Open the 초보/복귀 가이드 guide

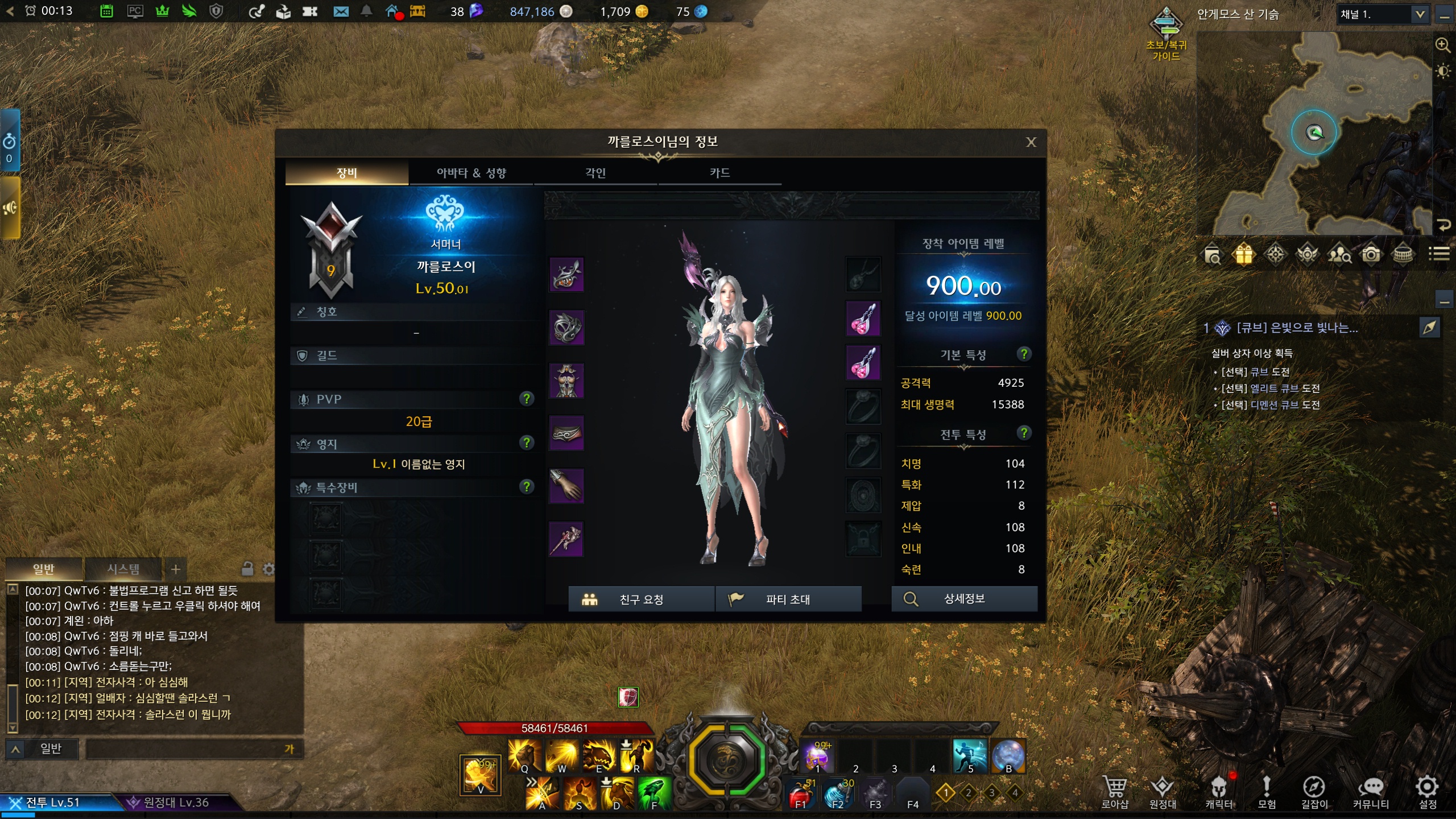pyautogui.click(x=1166, y=33)
